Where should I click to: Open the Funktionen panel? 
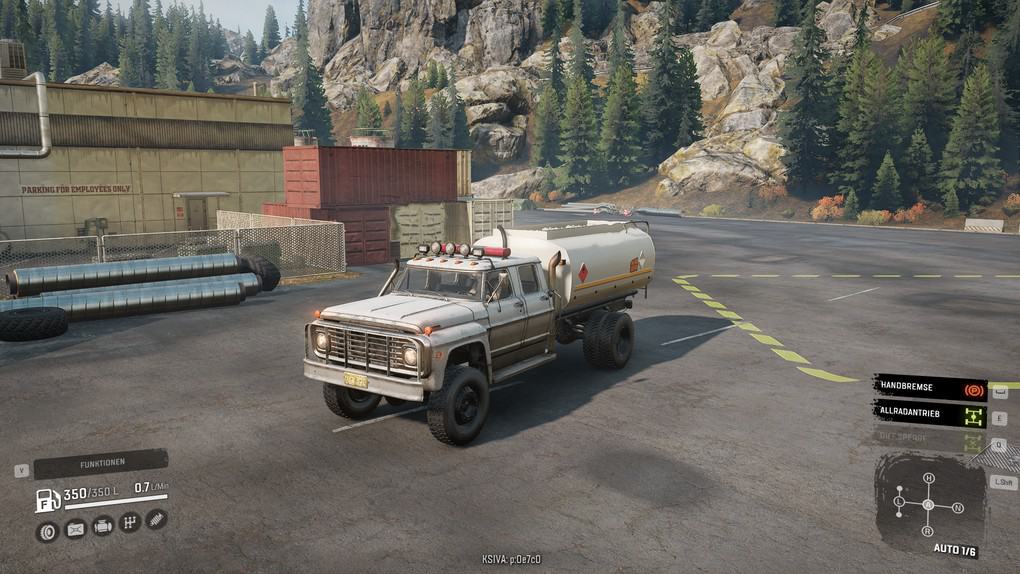[101, 465]
